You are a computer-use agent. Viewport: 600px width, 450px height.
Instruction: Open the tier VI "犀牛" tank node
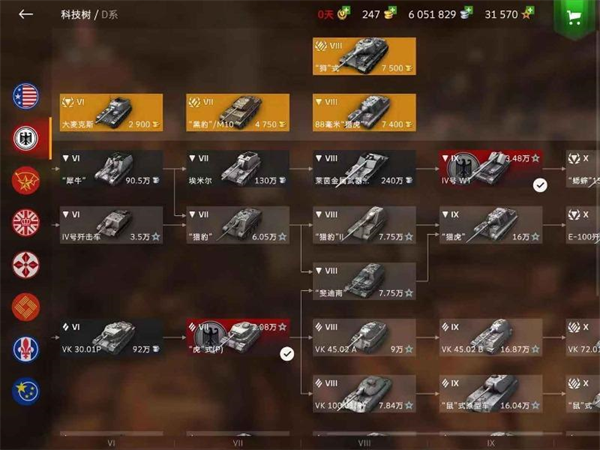pyautogui.click(x=111, y=169)
